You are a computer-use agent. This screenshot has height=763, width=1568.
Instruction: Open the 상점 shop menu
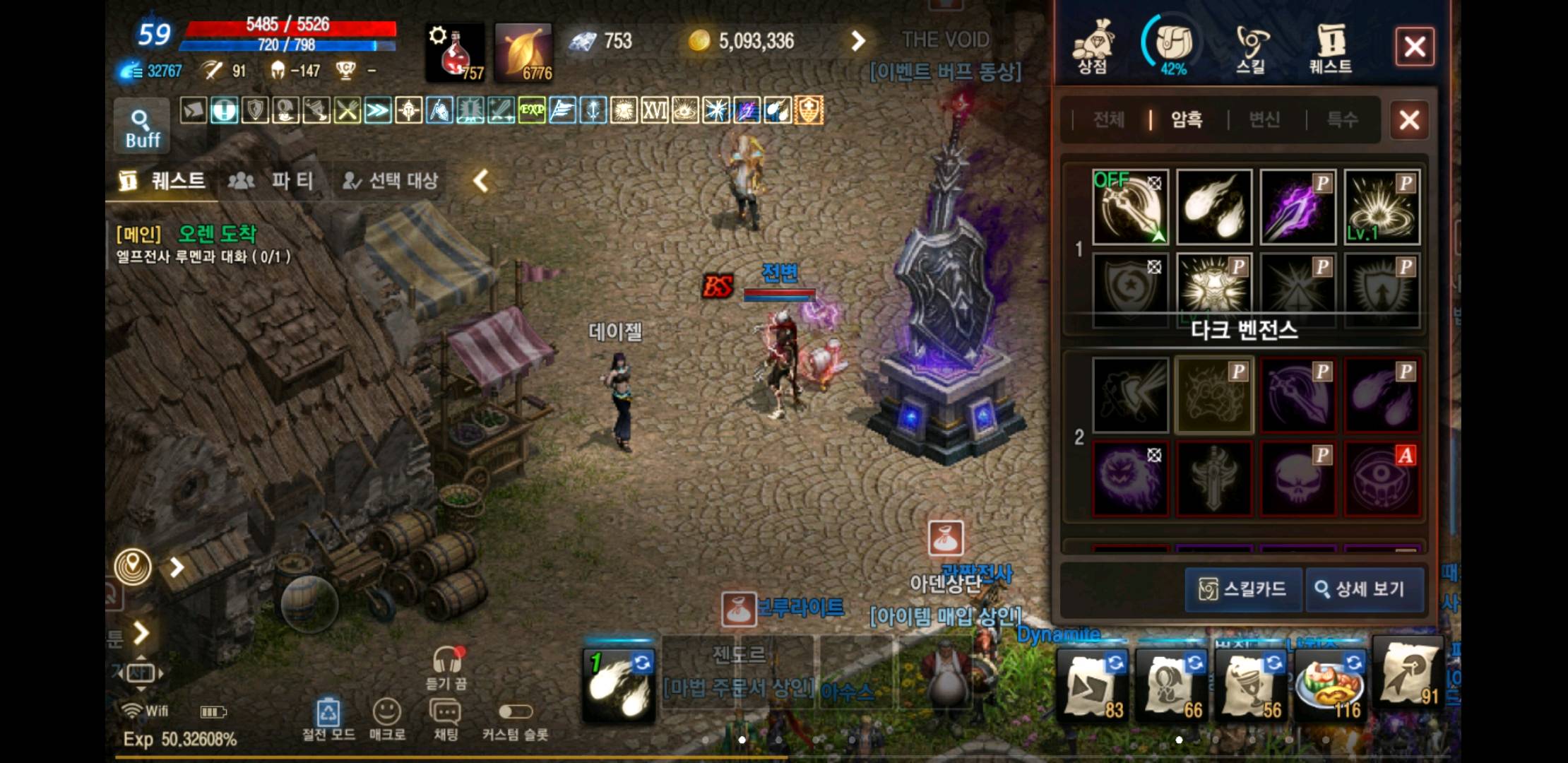[1093, 47]
